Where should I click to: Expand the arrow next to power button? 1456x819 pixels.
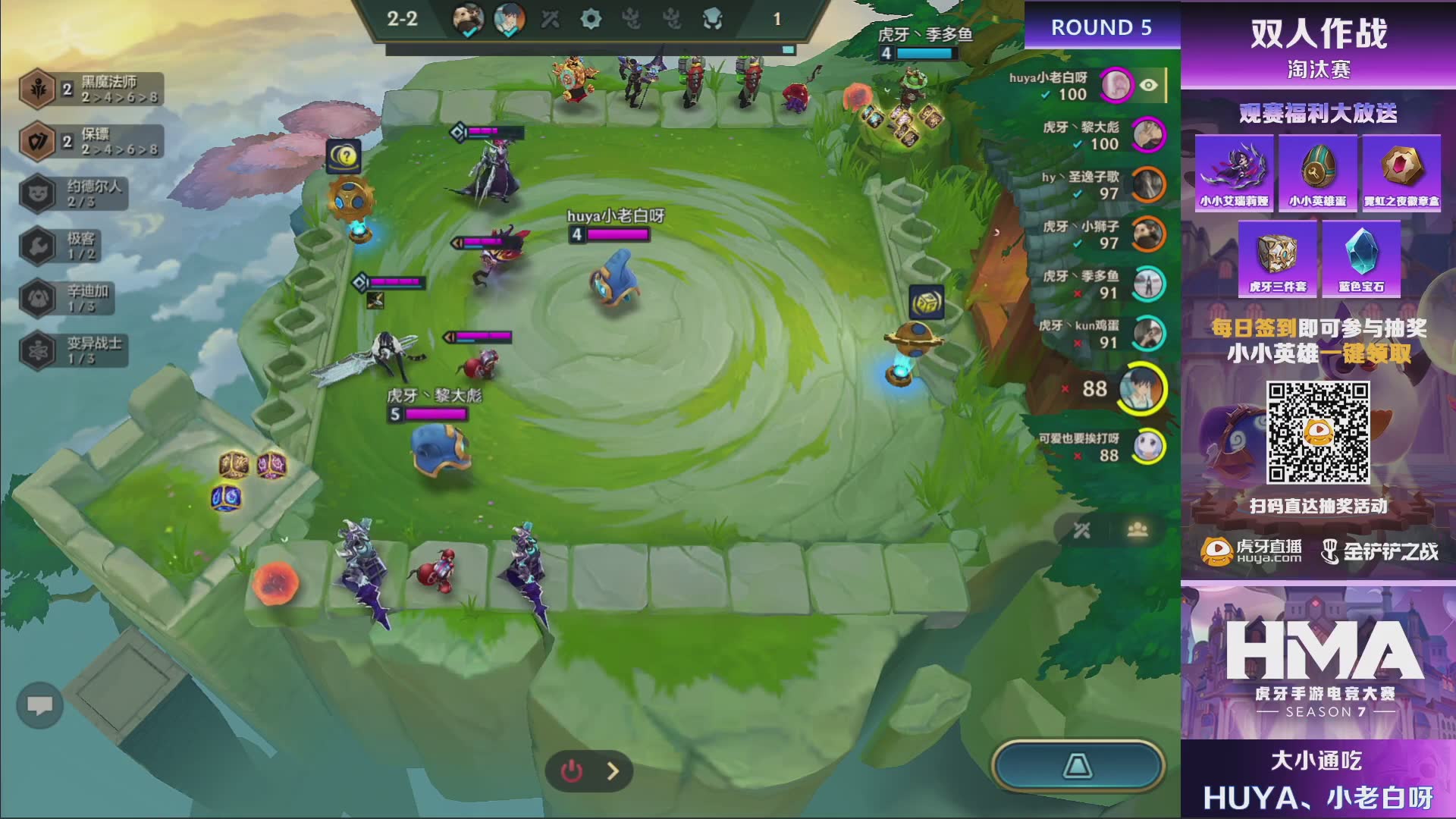613,771
